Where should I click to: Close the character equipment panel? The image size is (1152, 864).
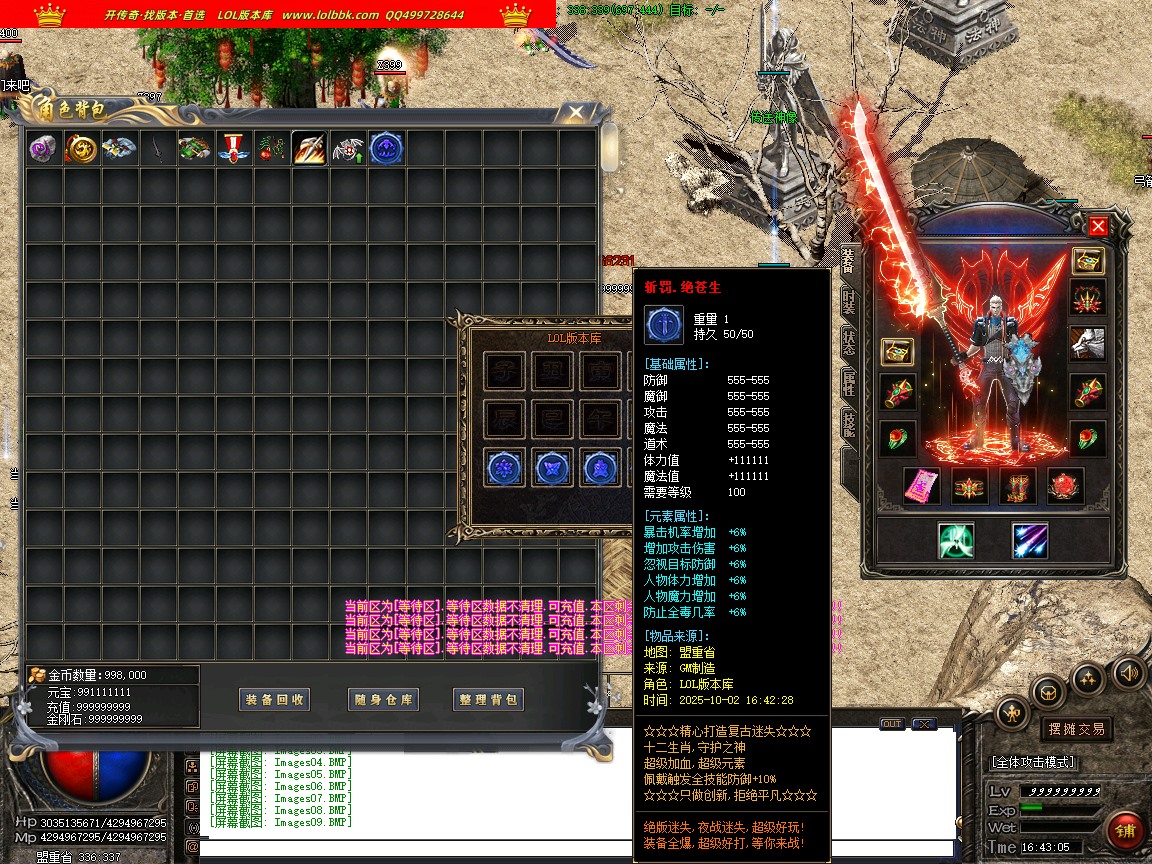(1098, 226)
